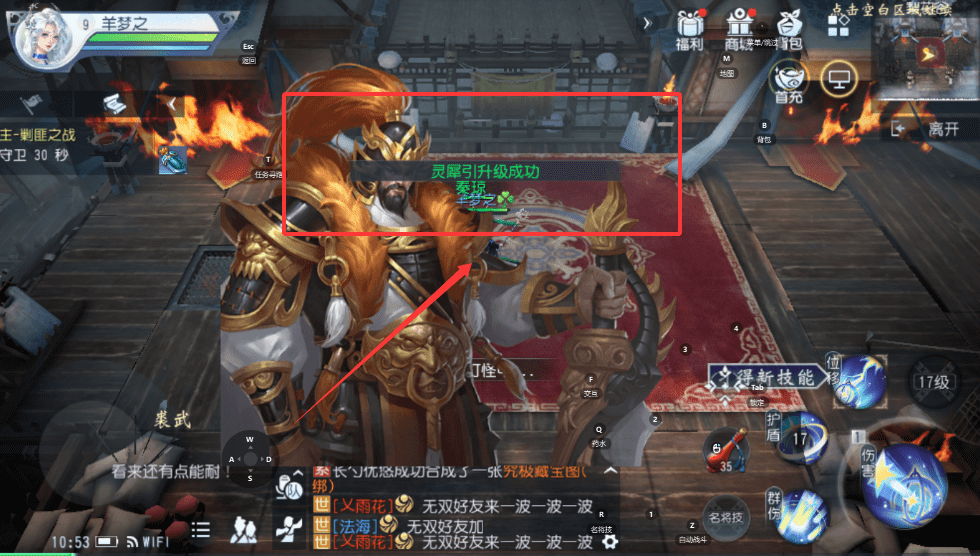
Task: Open the friends icon beside chat
Action: (x=243, y=530)
